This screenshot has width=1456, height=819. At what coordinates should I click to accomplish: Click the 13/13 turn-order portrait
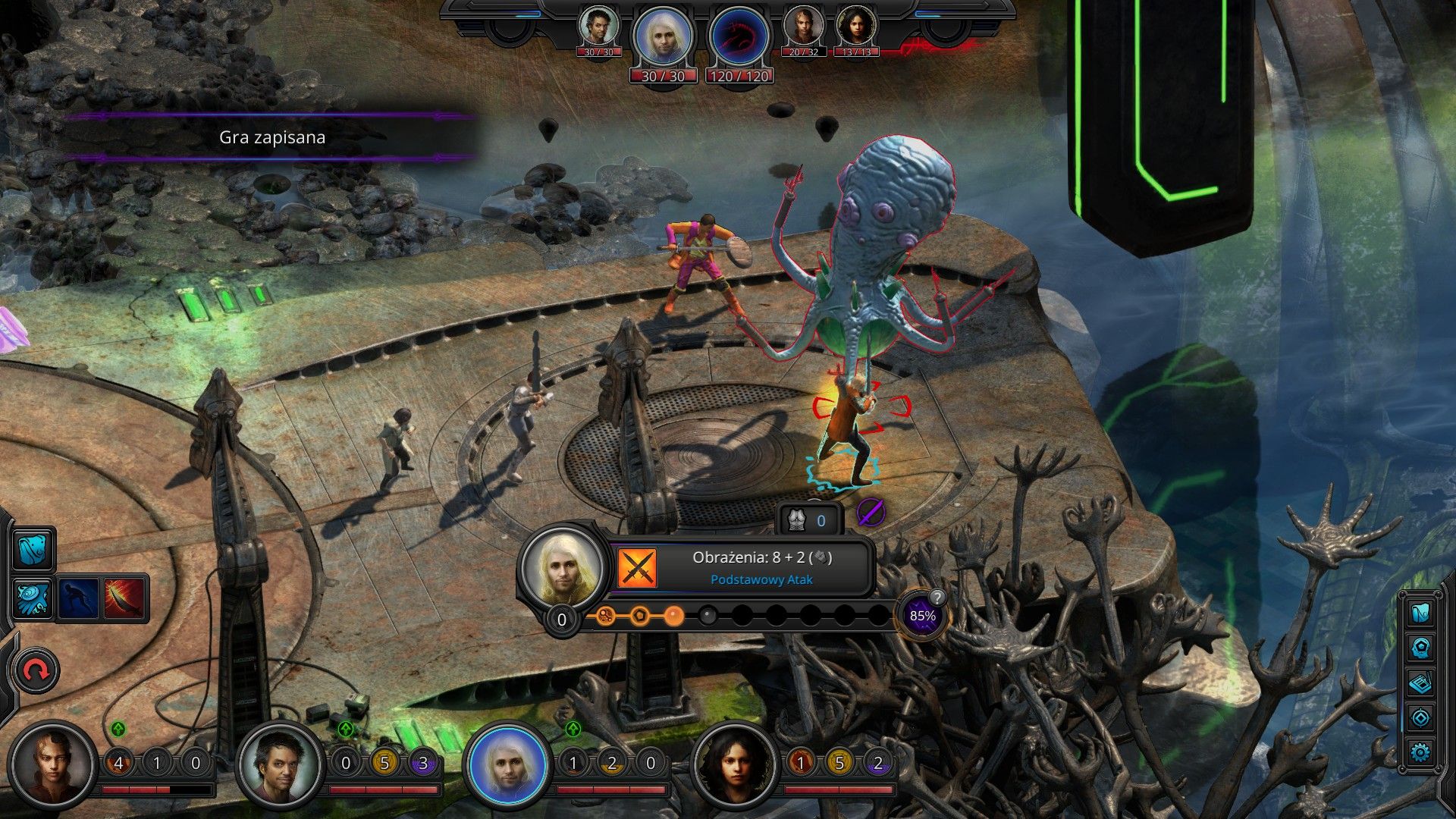(x=856, y=28)
